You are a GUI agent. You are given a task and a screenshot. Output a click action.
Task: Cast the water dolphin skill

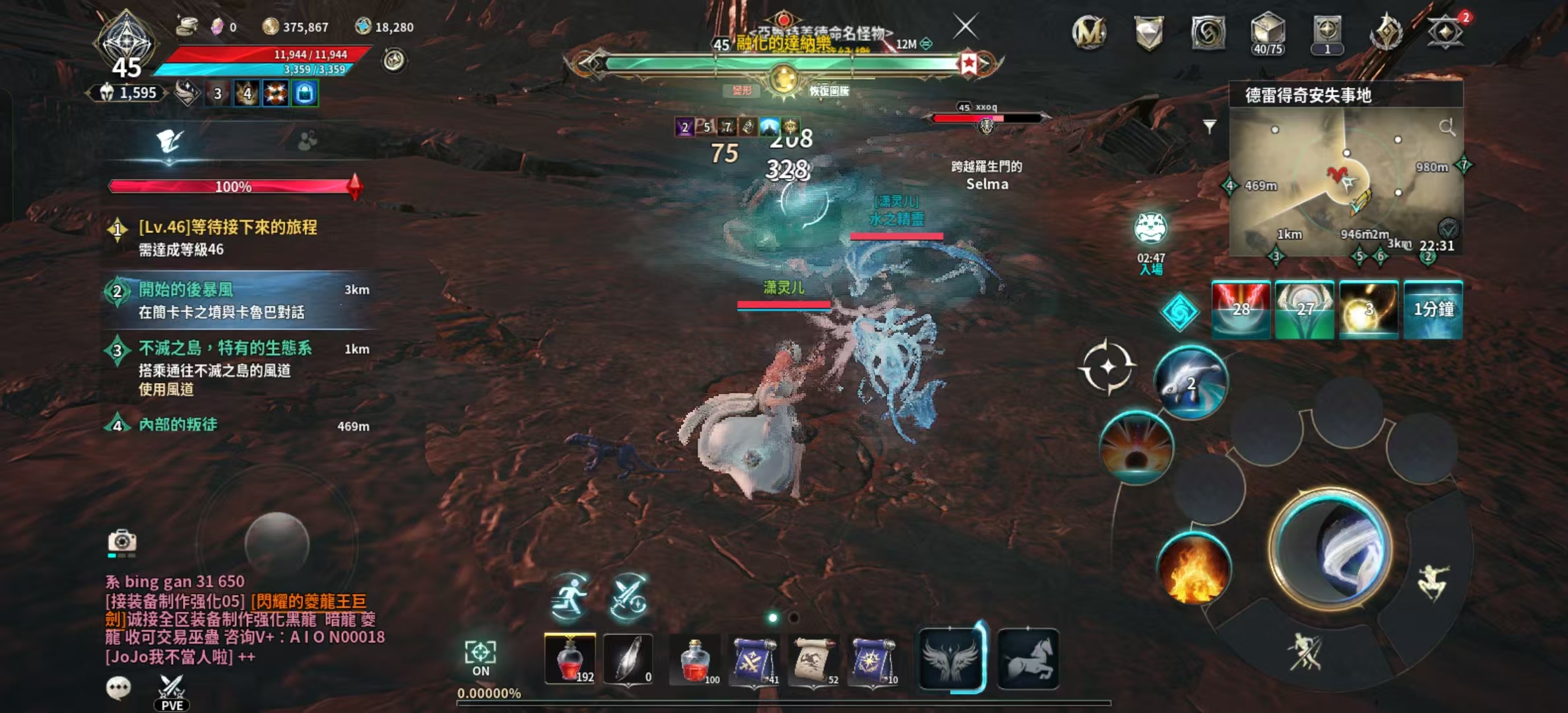1191,383
